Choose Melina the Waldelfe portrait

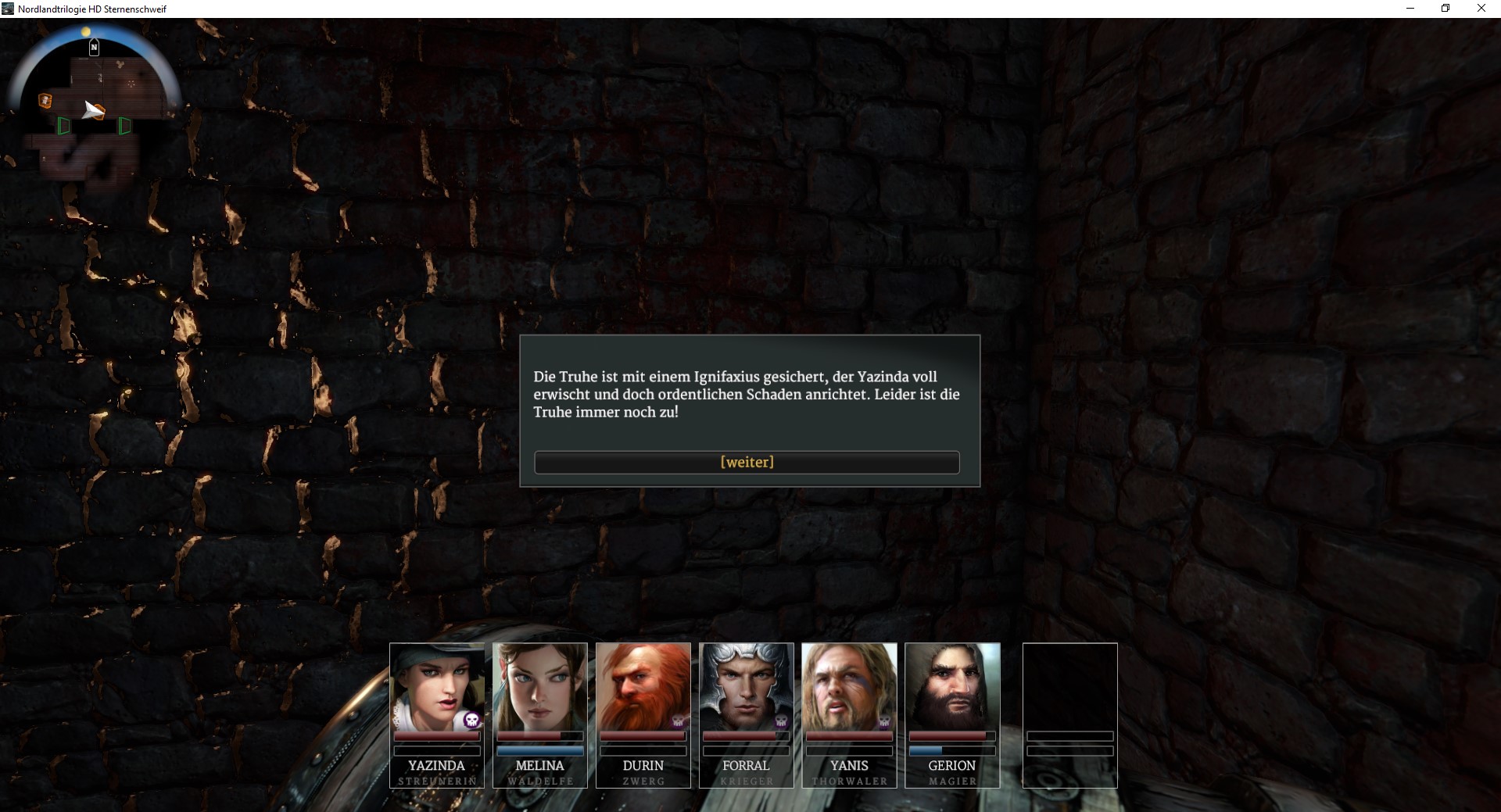539,685
